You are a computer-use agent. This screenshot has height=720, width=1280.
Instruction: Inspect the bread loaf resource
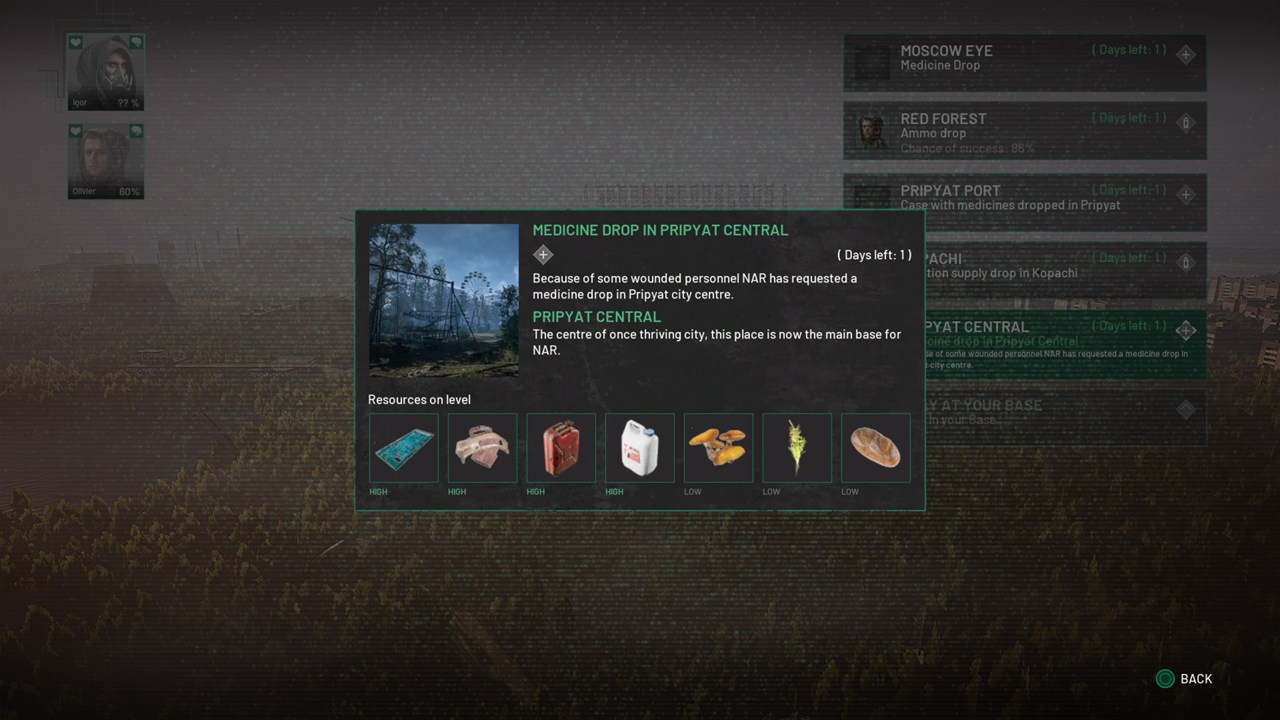tap(876, 448)
